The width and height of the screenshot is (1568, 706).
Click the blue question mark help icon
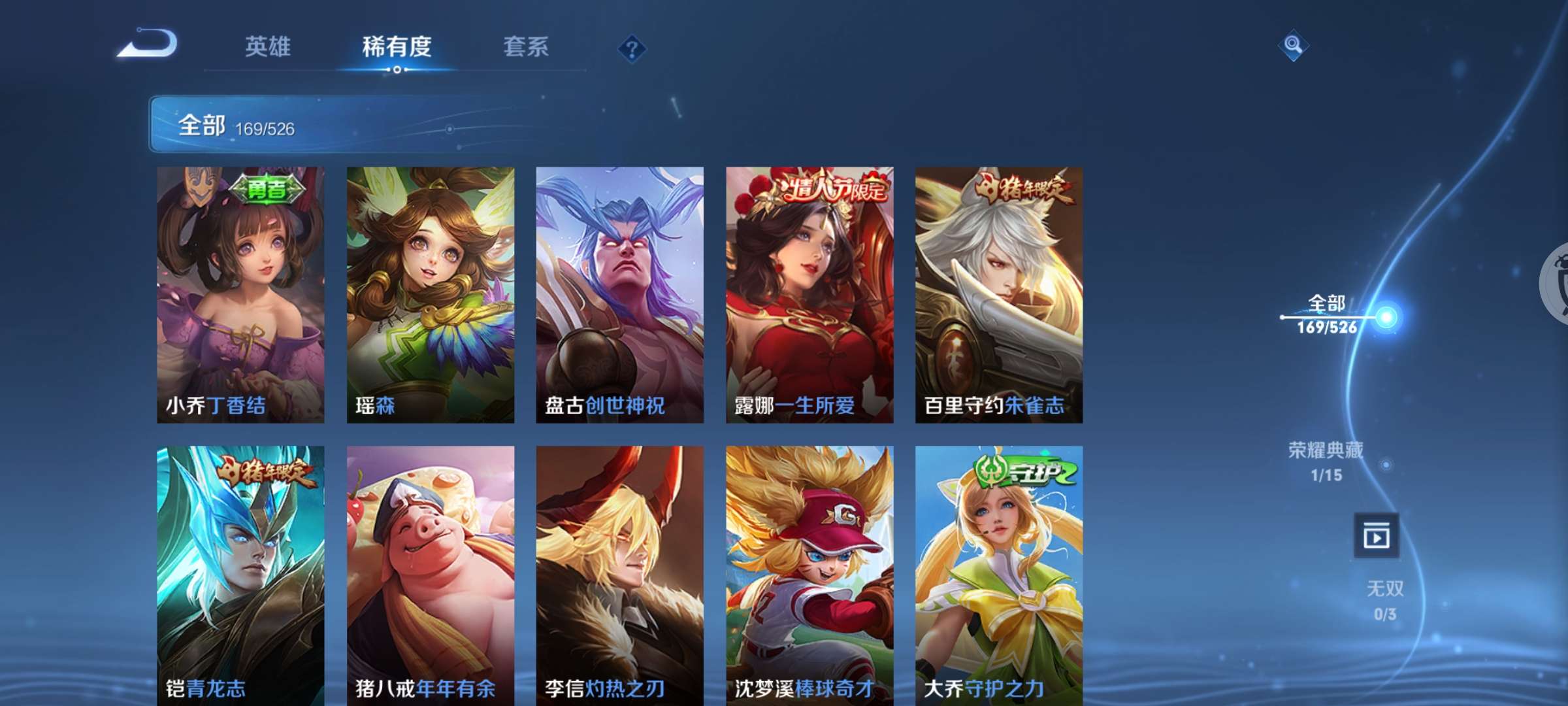(x=631, y=48)
